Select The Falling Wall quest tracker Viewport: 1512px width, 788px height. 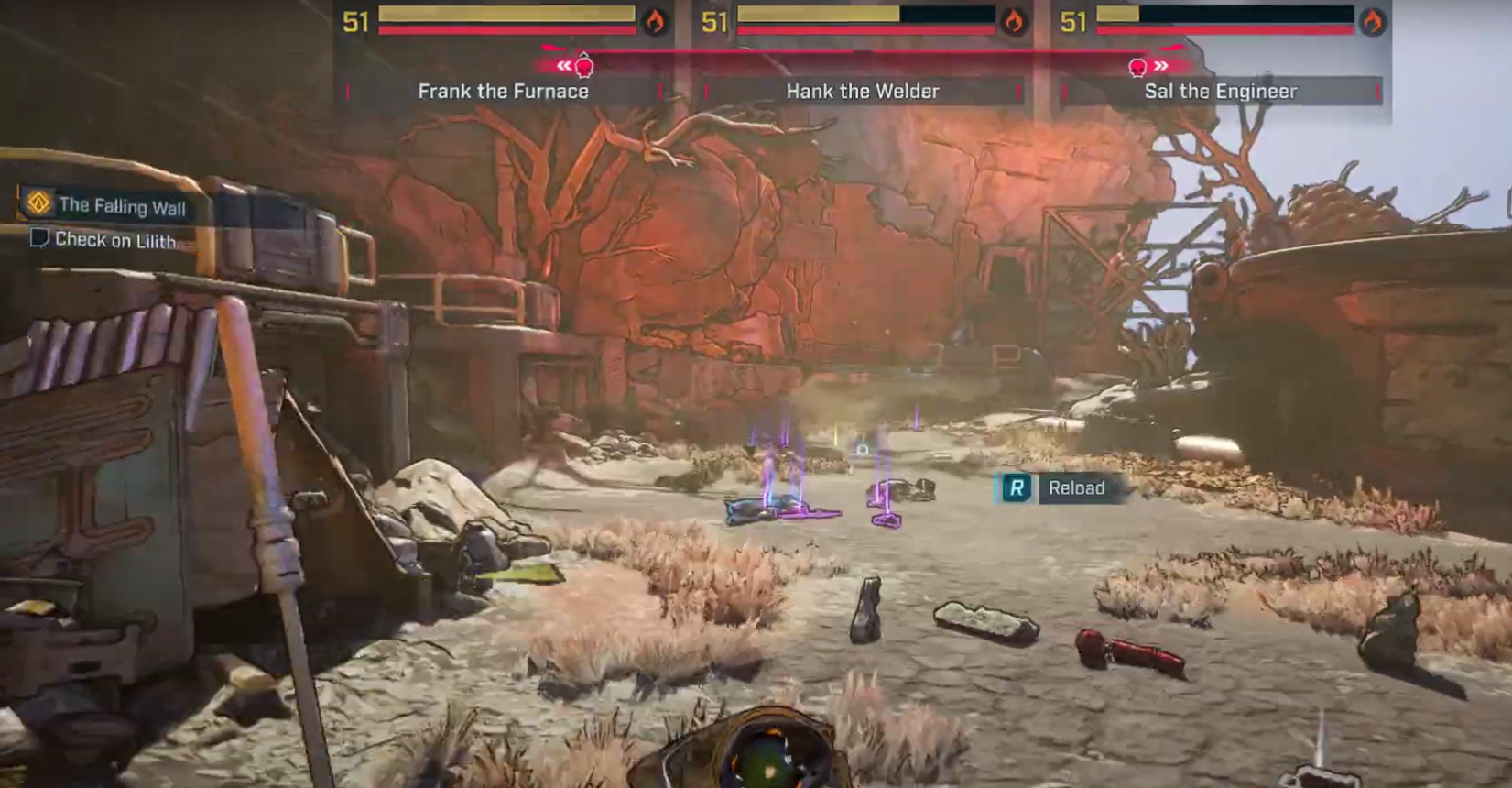click(122, 206)
